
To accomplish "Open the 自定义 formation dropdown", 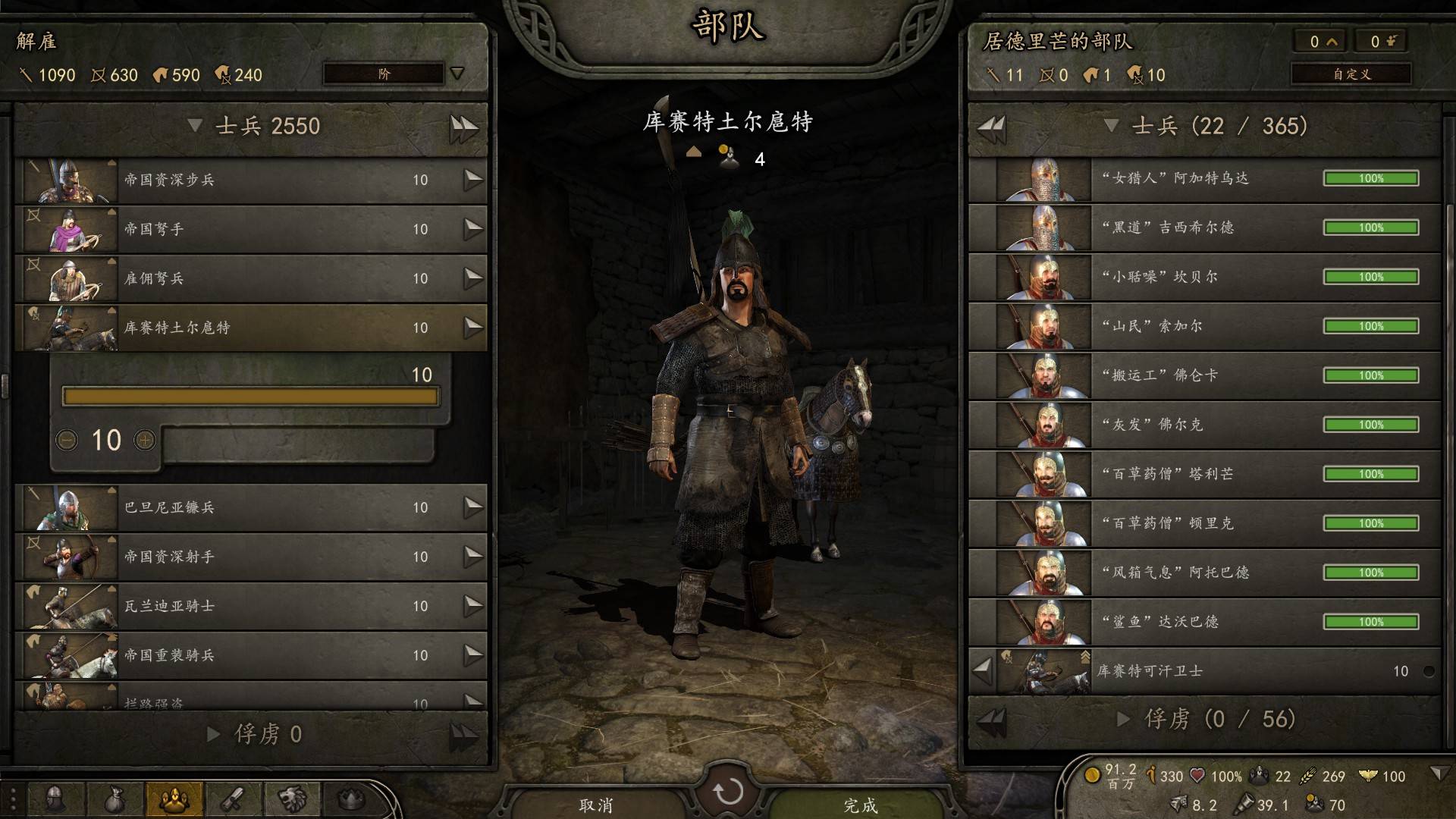I will coord(1351,74).
